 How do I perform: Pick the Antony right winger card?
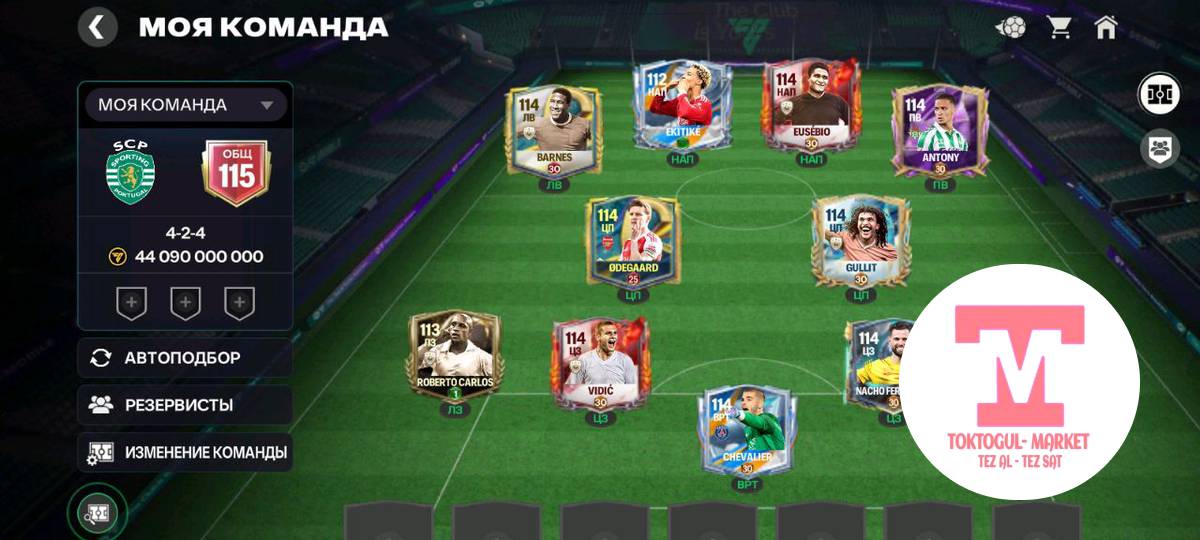click(939, 130)
